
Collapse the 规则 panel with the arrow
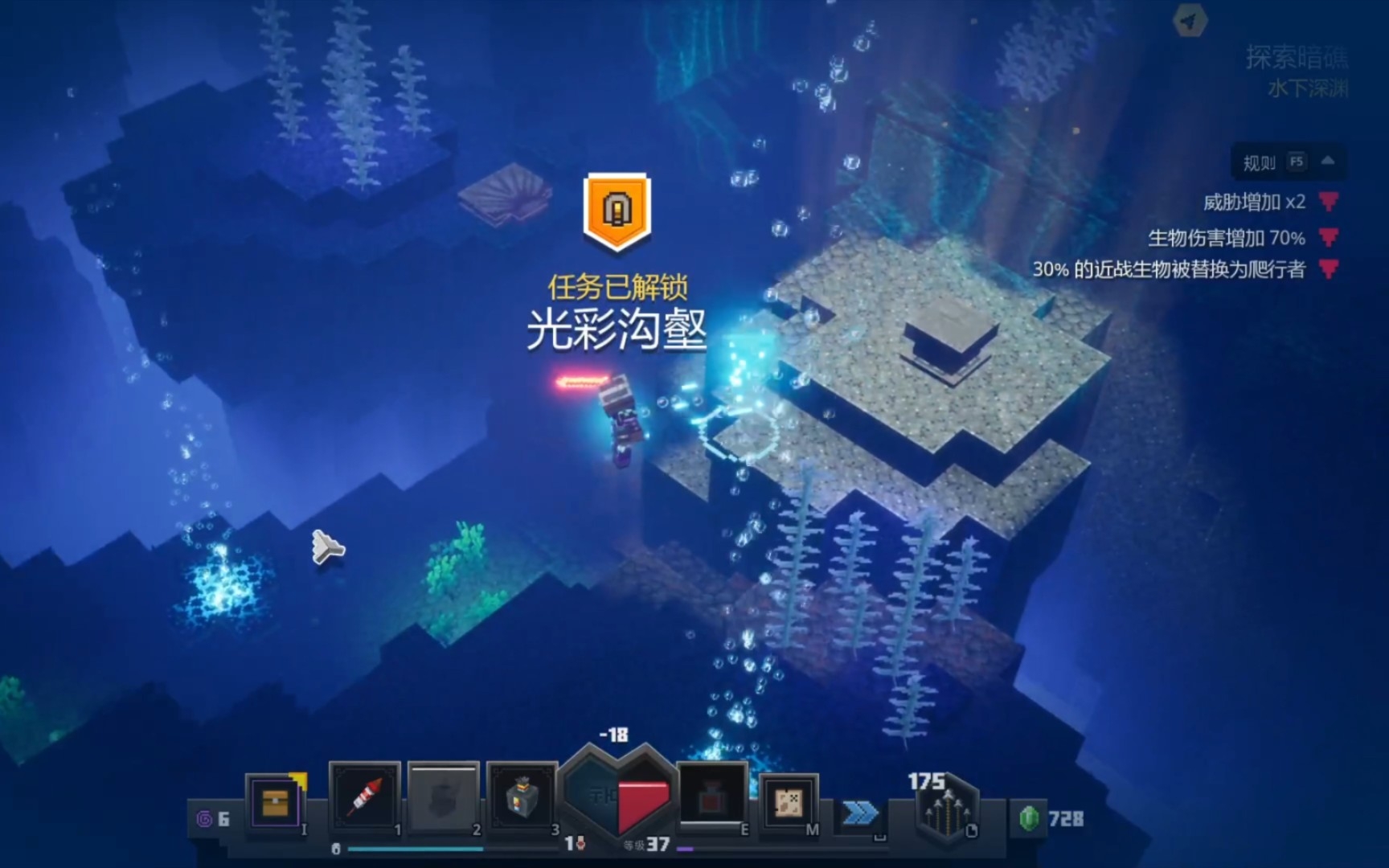point(1330,162)
